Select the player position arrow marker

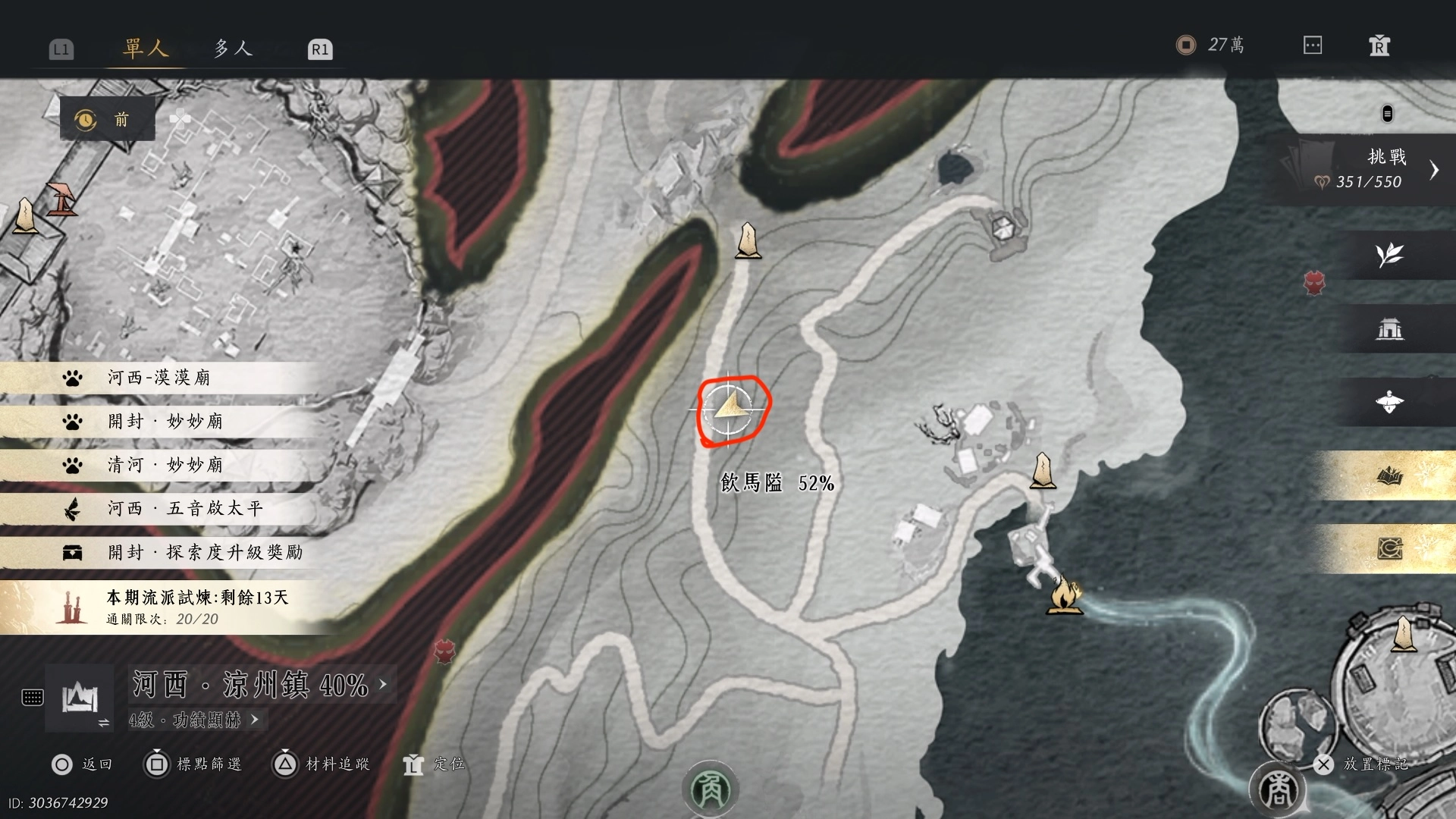pos(730,408)
